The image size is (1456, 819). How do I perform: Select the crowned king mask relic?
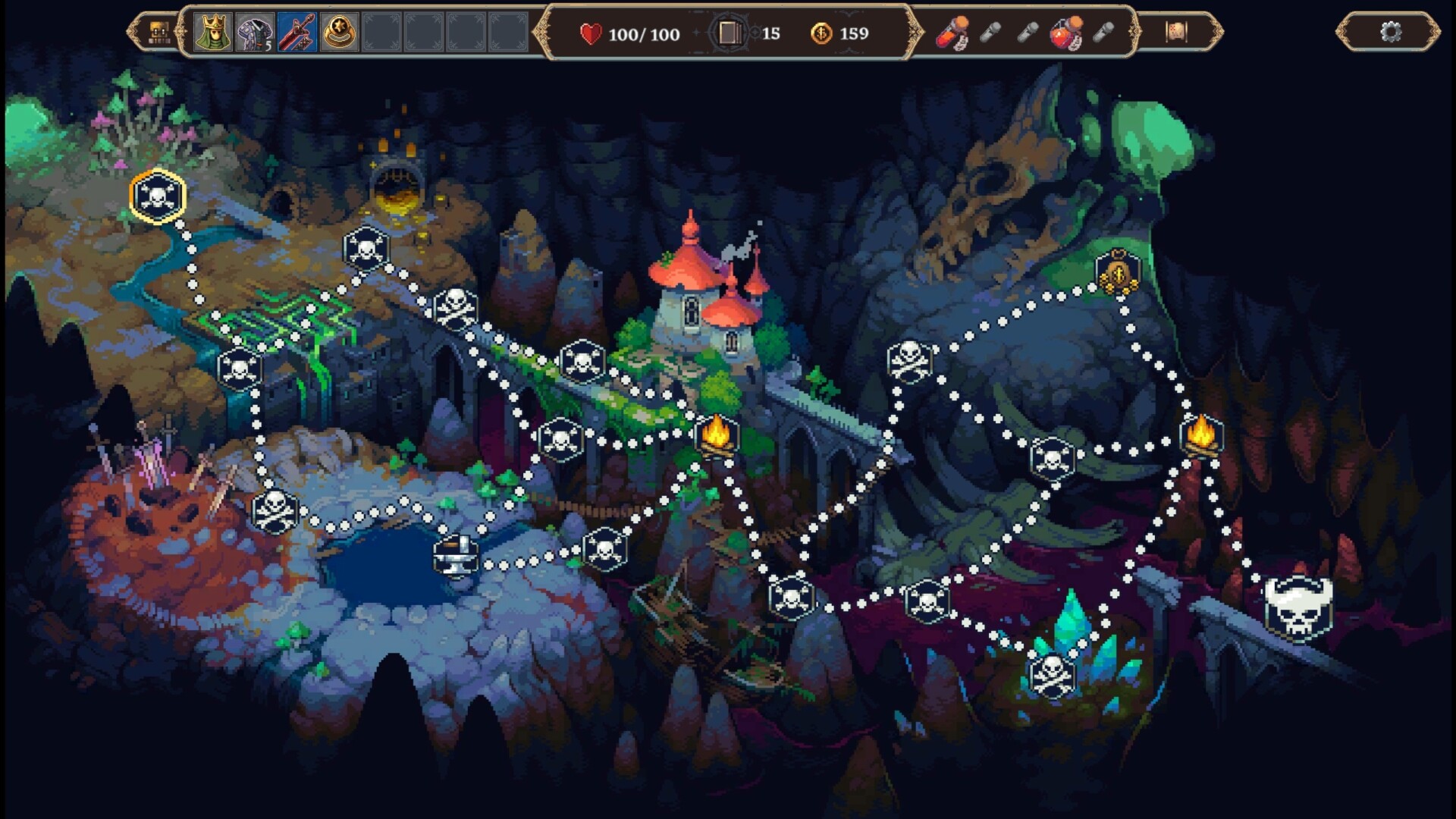pyautogui.click(x=212, y=33)
